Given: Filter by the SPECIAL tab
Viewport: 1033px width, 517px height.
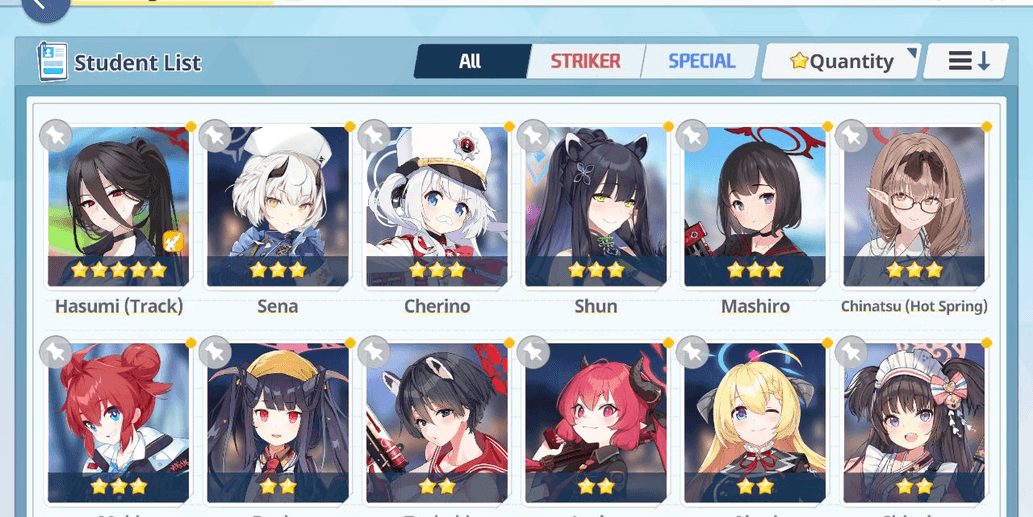Looking at the screenshot, I should [x=701, y=61].
